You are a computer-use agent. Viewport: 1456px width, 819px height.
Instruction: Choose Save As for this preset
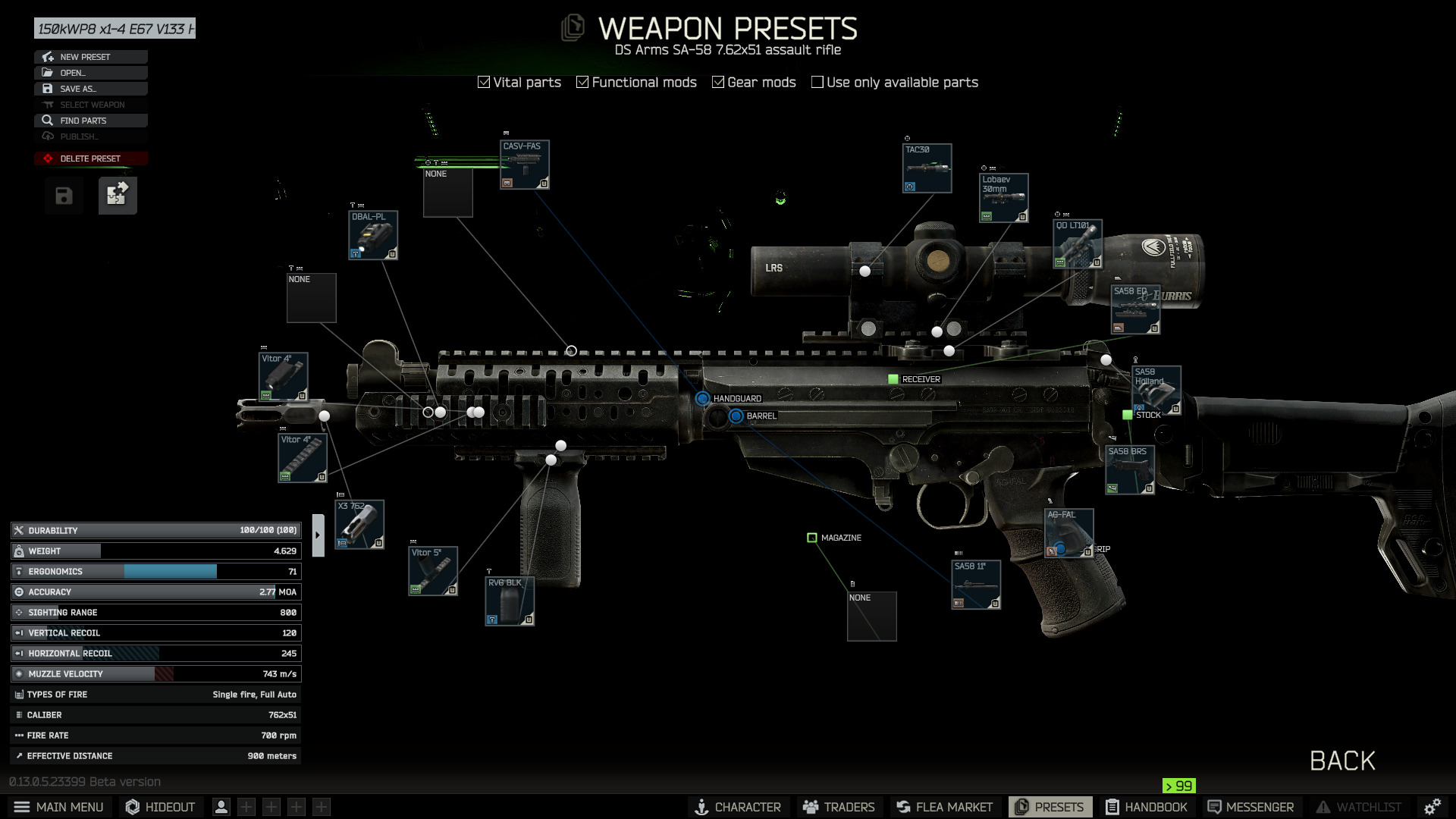[90, 89]
